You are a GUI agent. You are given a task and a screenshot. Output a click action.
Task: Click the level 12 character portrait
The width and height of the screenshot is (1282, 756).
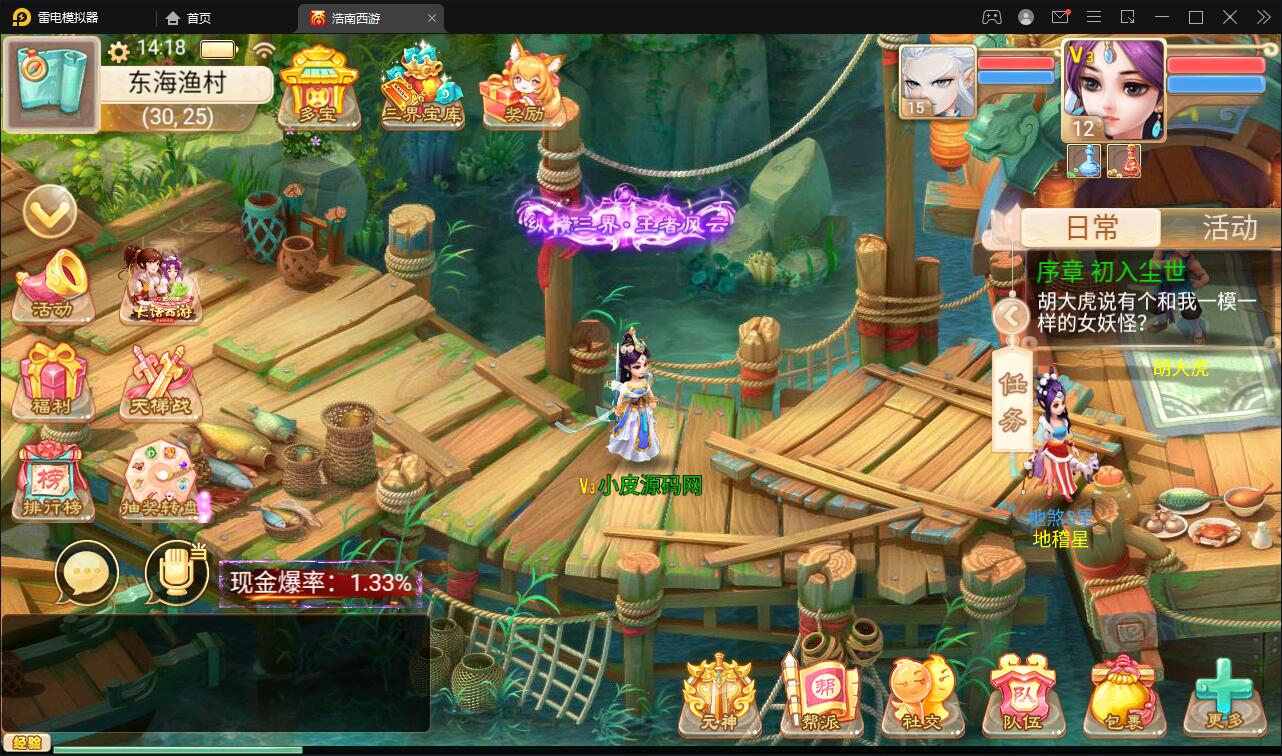point(1113,88)
